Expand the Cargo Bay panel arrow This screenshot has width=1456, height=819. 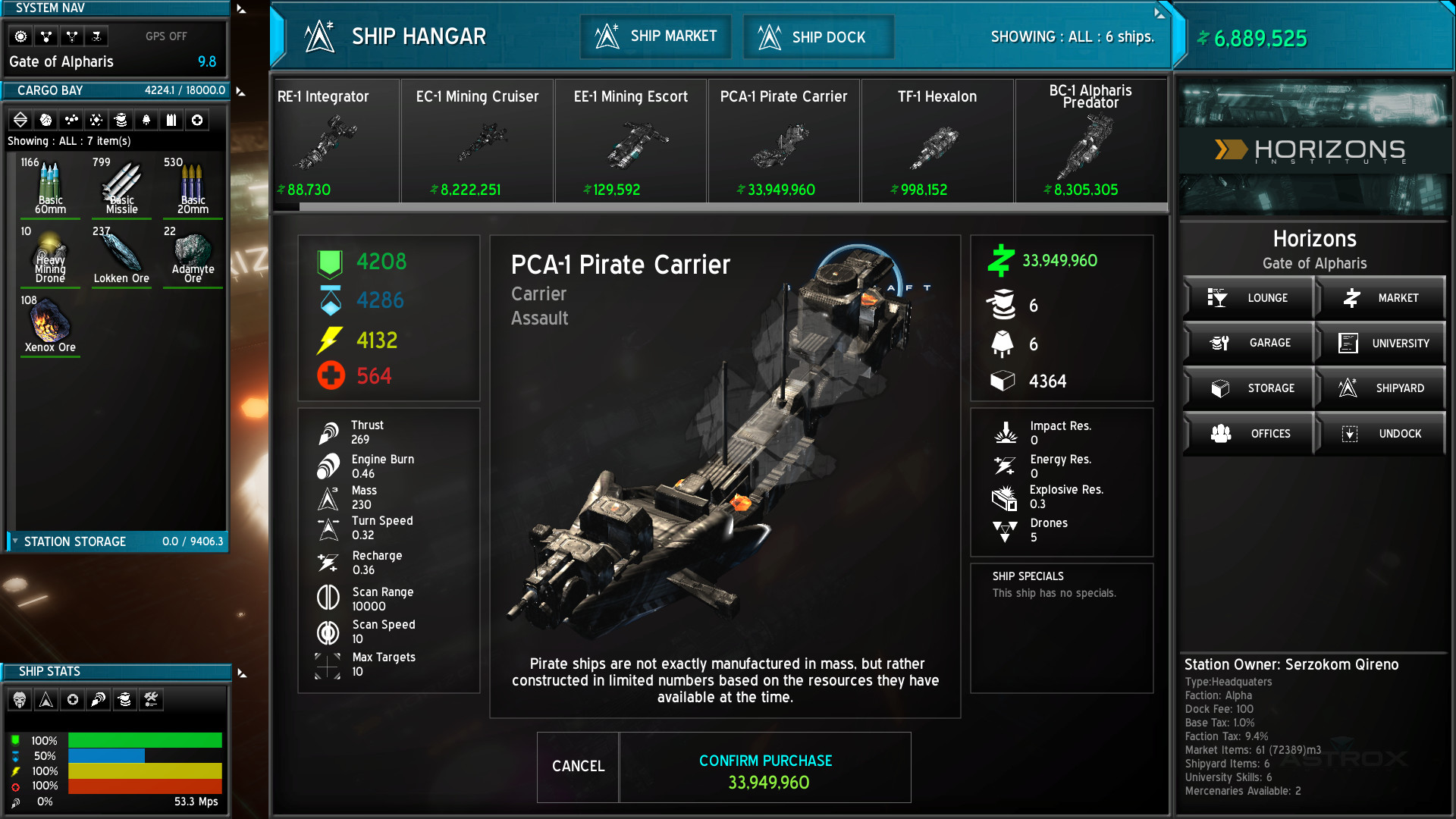coord(240,89)
